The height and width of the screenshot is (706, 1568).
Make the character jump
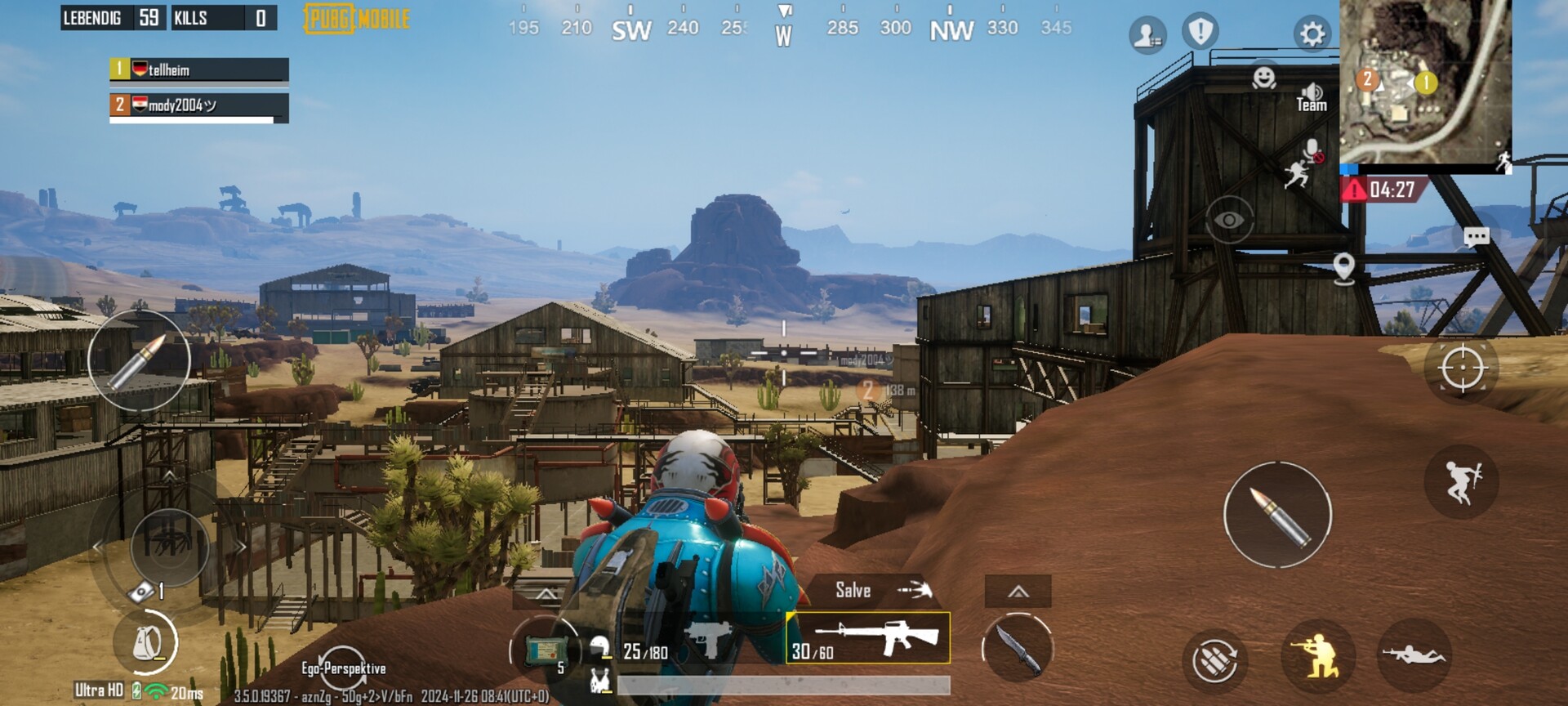(x=1461, y=481)
